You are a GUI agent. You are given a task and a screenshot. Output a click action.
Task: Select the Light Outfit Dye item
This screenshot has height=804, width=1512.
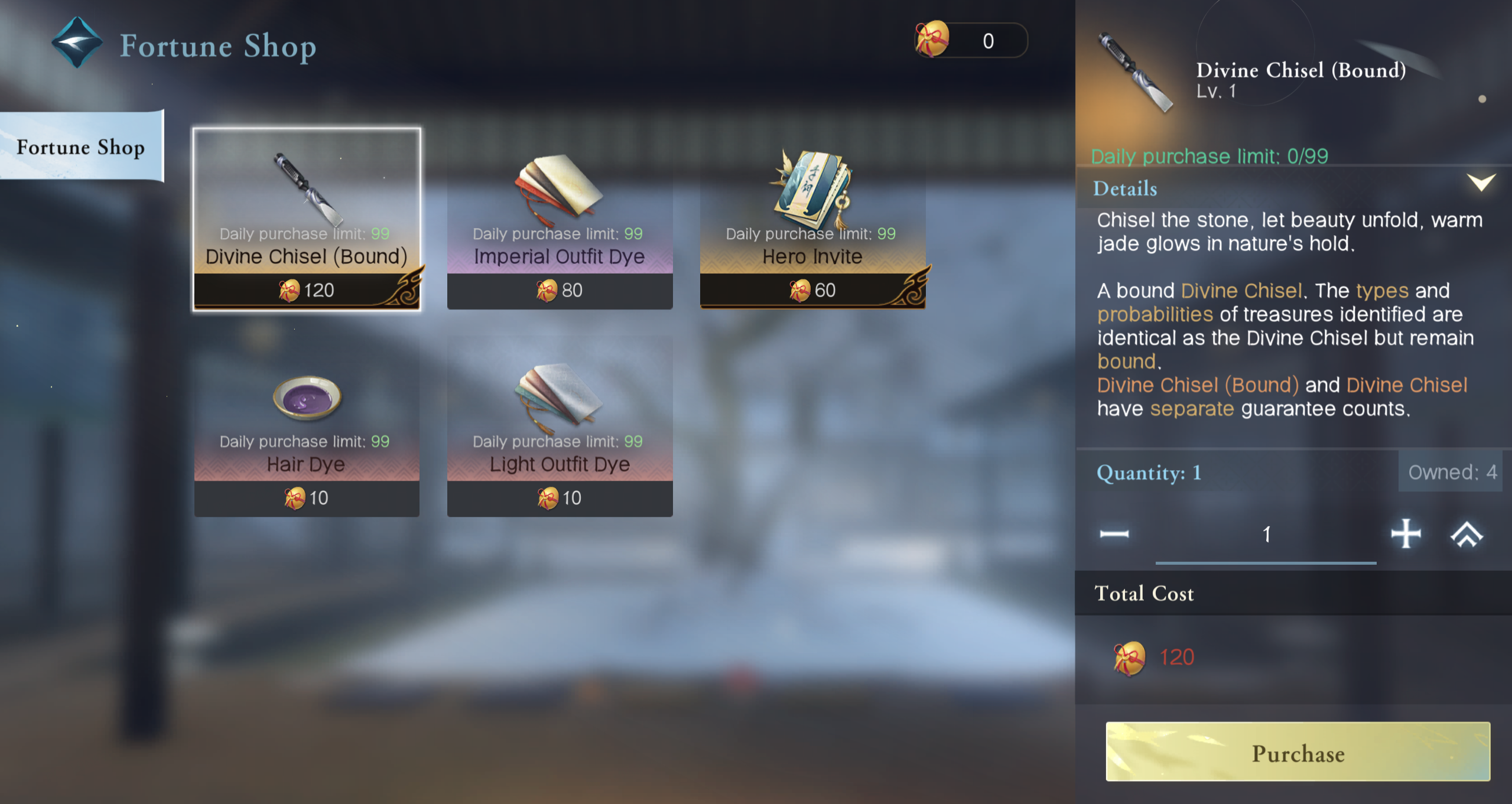pyautogui.click(x=560, y=428)
